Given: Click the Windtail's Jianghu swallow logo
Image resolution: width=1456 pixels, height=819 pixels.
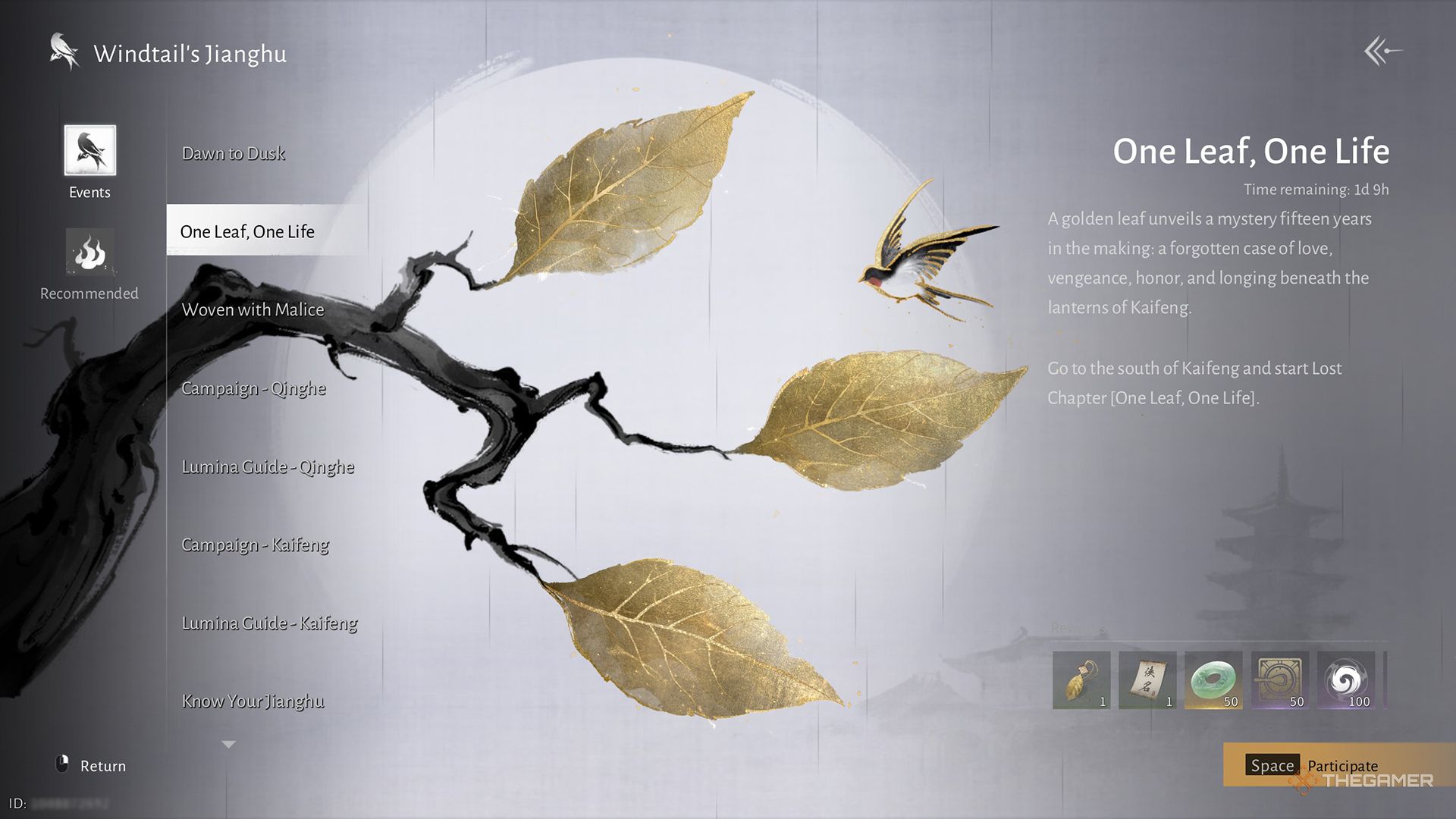Looking at the screenshot, I should (62, 52).
